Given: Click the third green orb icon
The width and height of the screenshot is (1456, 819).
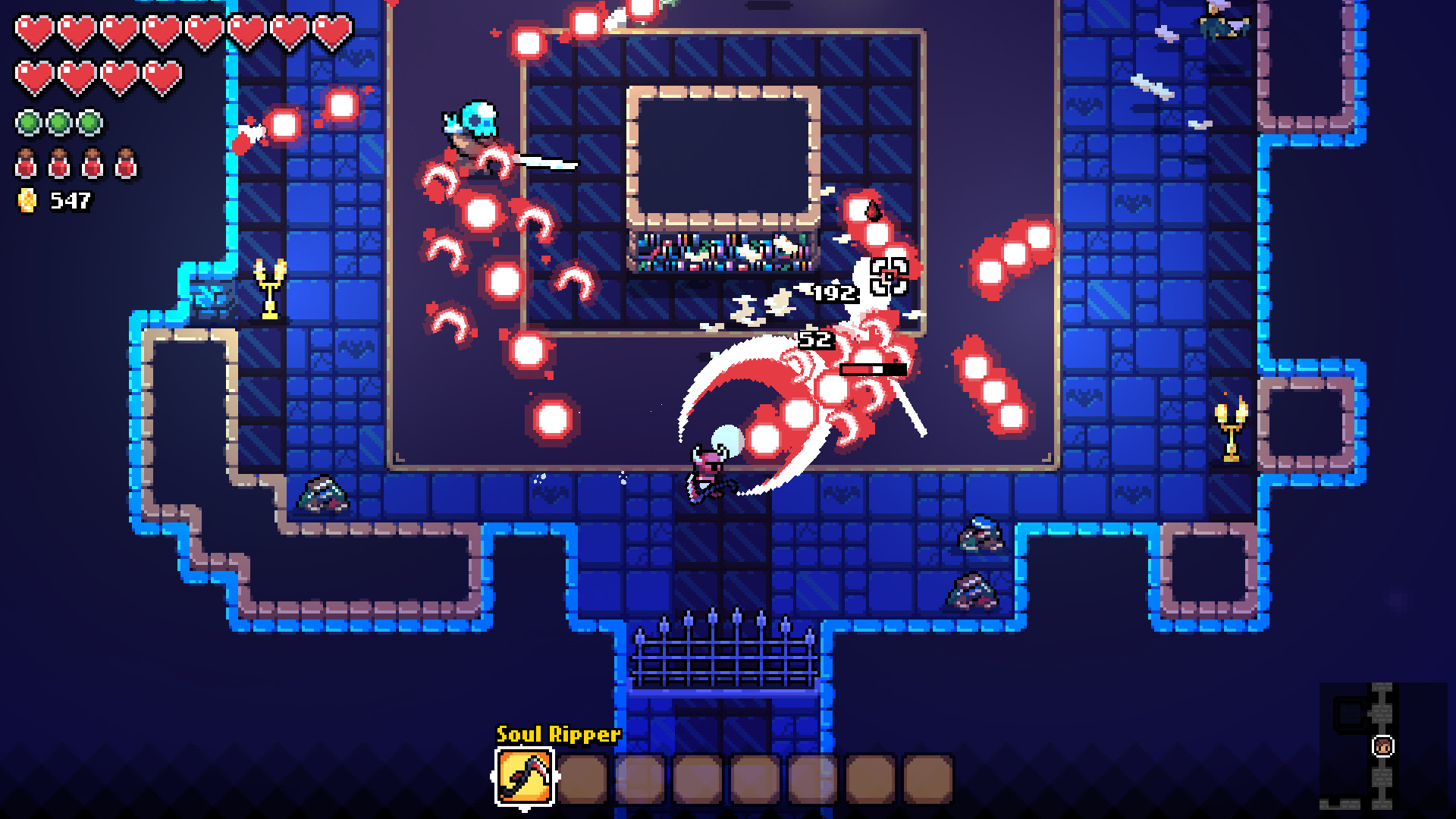Looking at the screenshot, I should coord(89,122).
